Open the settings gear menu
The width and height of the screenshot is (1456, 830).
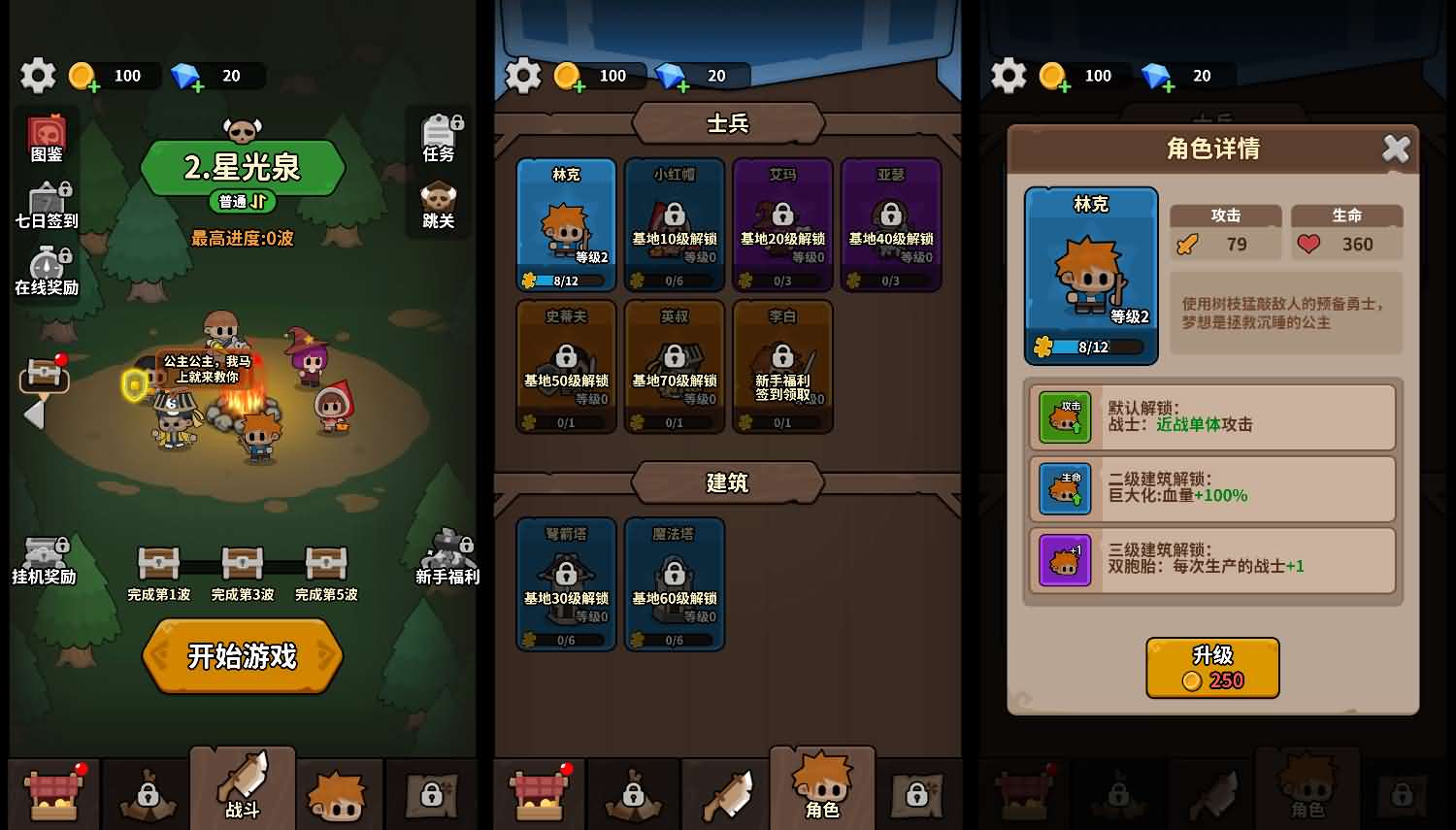coord(38,76)
